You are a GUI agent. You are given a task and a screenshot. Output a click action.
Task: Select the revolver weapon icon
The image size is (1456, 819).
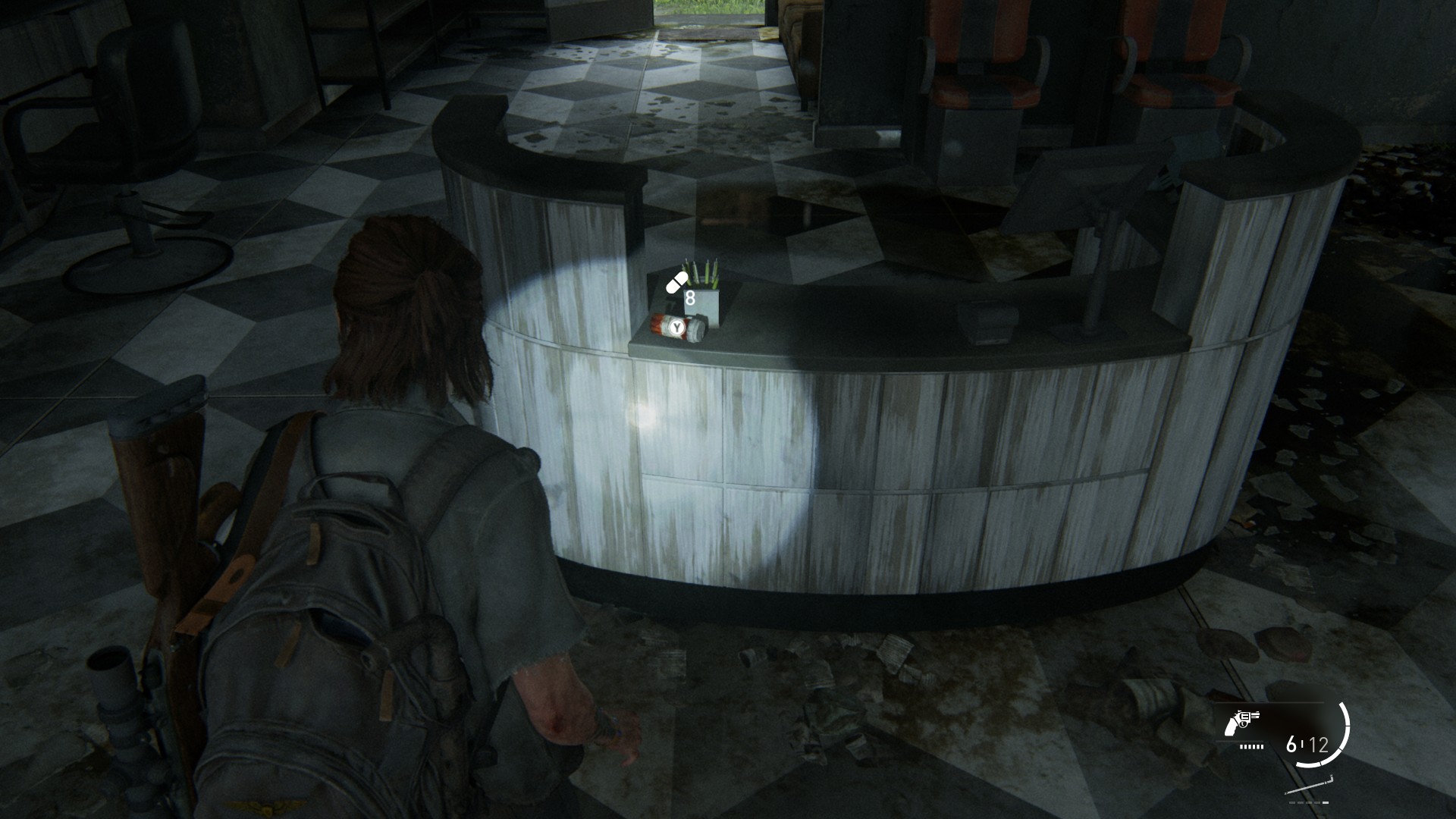[x=1241, y=723]
